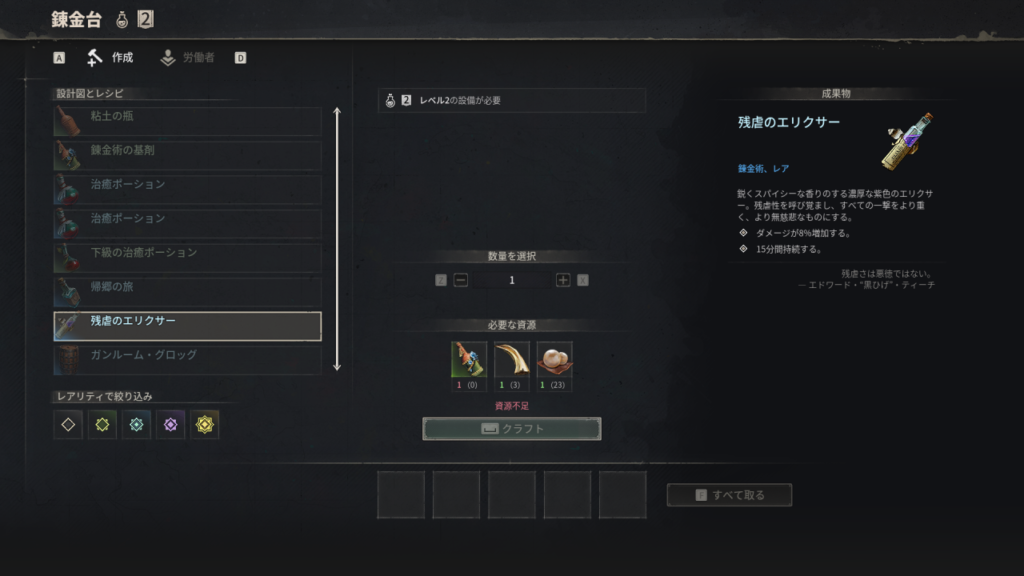The image size is (1024, 576).
Task: Select the 残虐のエリクサー recipe row
Action: pyautogui.click(x=187, y=326)
